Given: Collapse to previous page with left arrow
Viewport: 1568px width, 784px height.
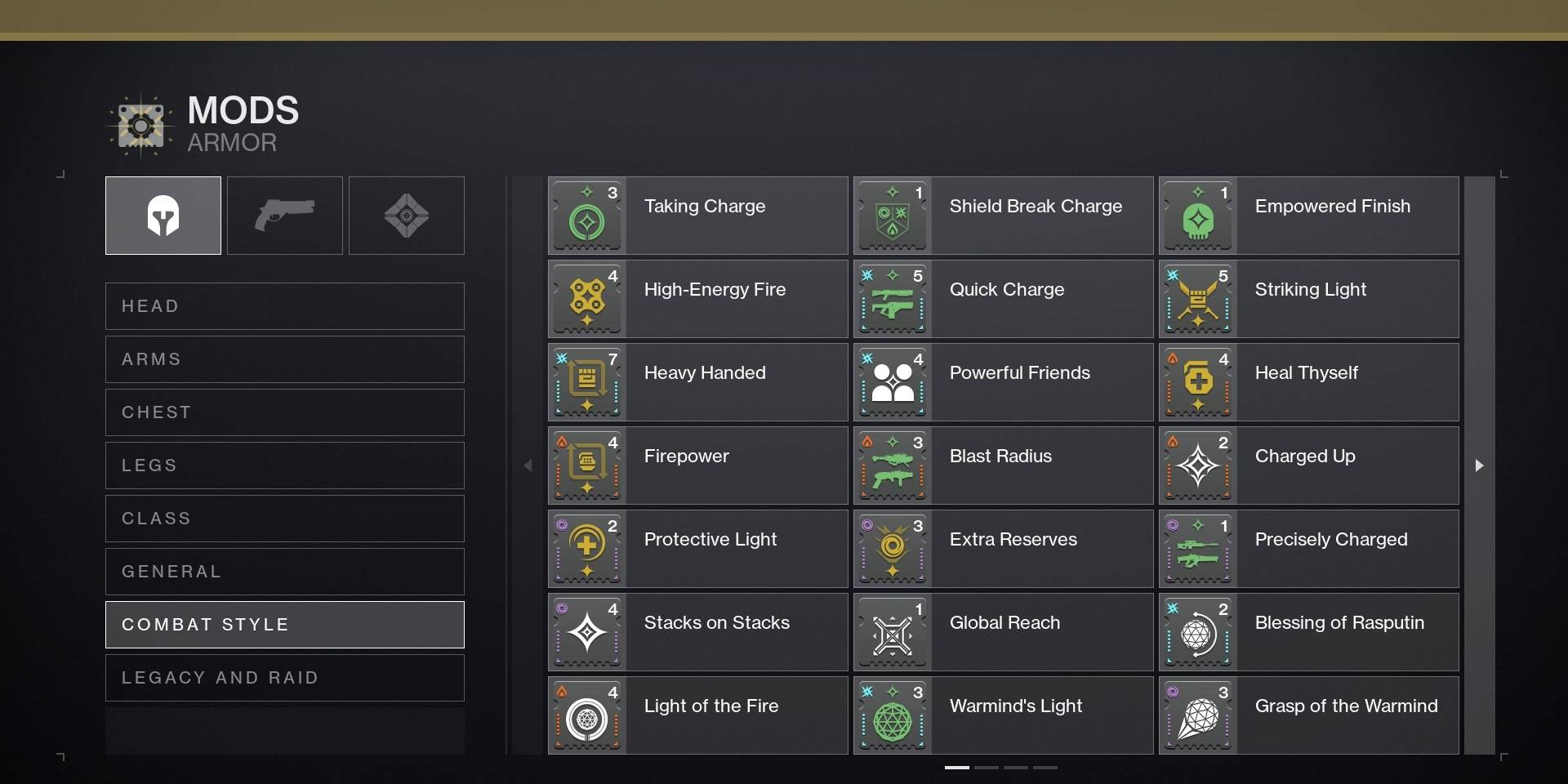Looking at the screenshot, I should [528, 465].
